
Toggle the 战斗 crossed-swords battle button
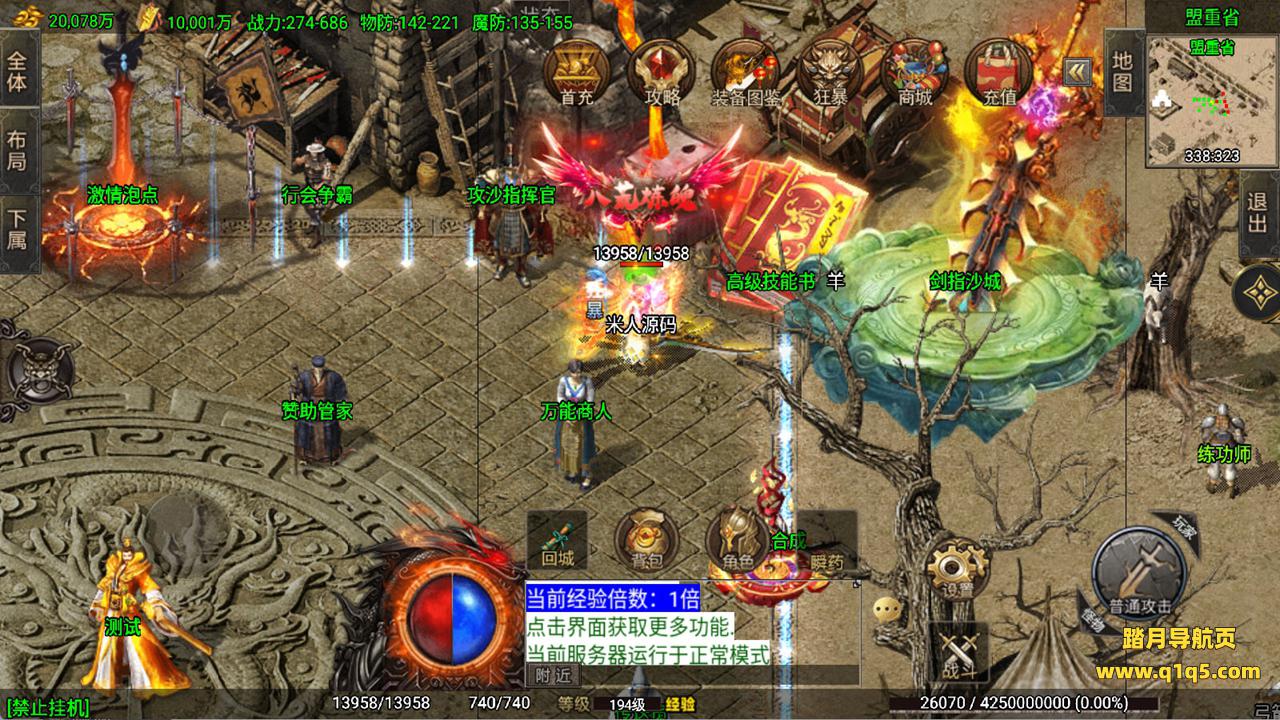point(957,650)
